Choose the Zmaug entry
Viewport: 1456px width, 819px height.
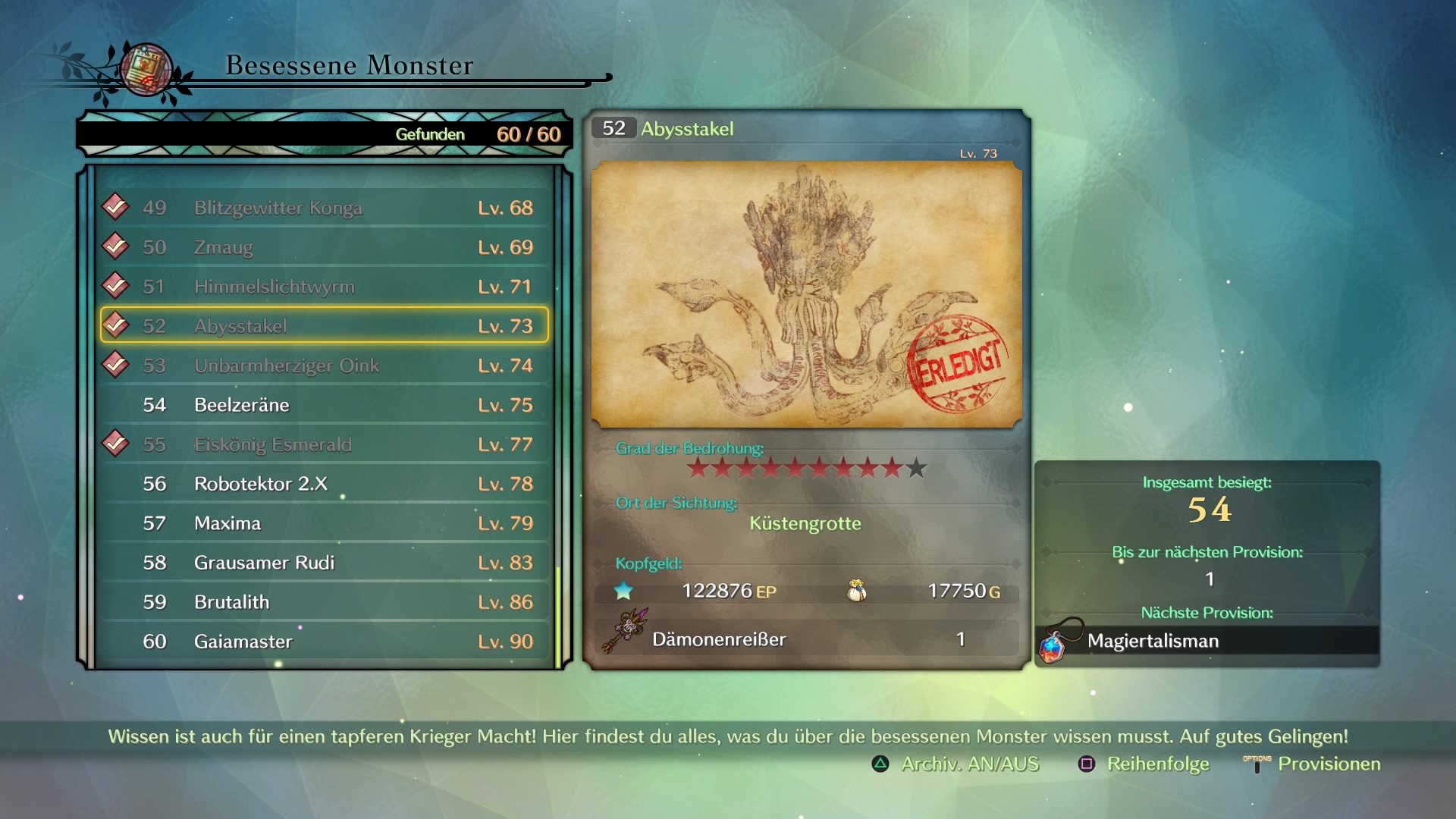(x=325, y=247)
